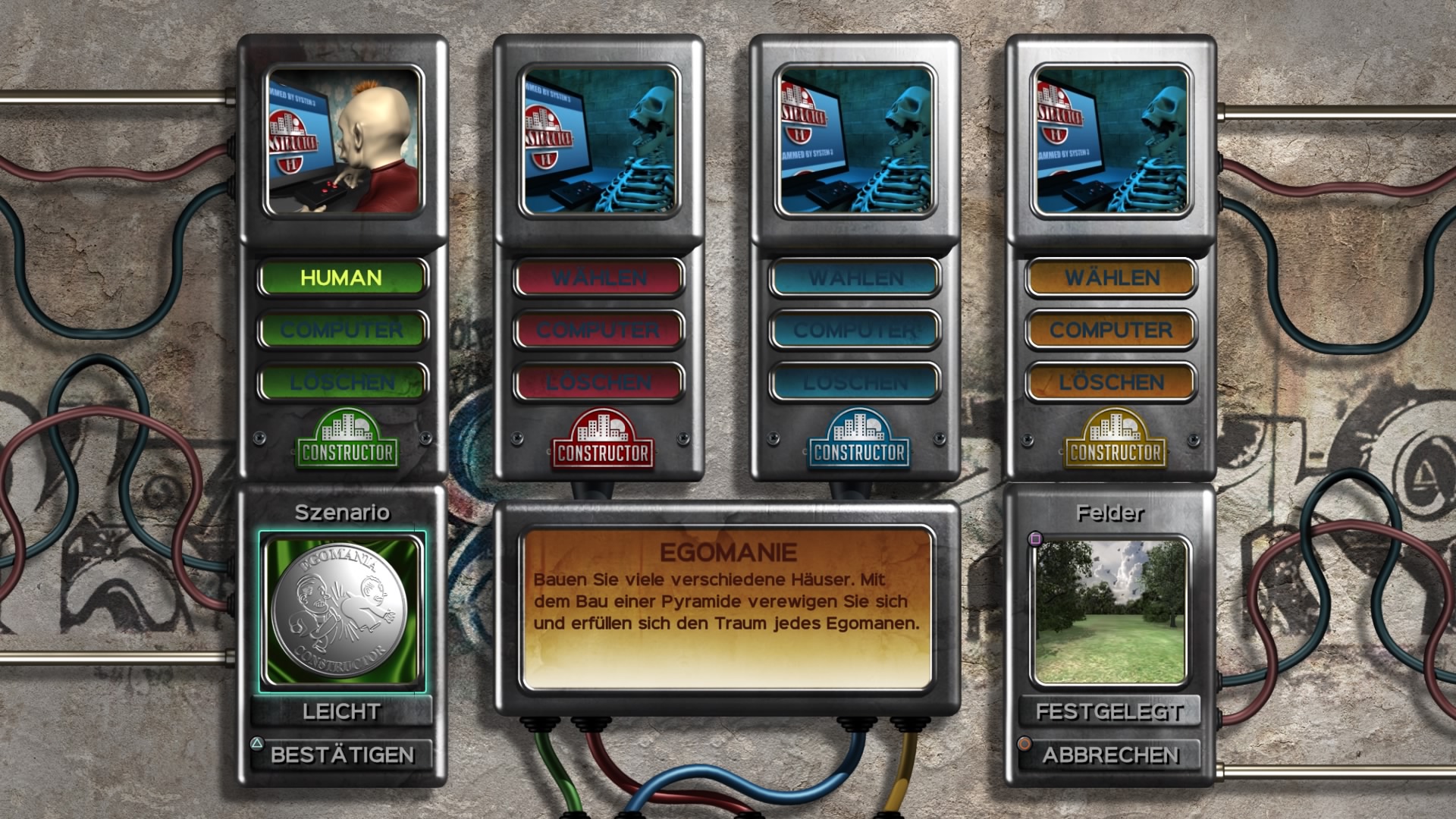
Task: Set blue player to COMPUTER
Action: click(855, 330)
